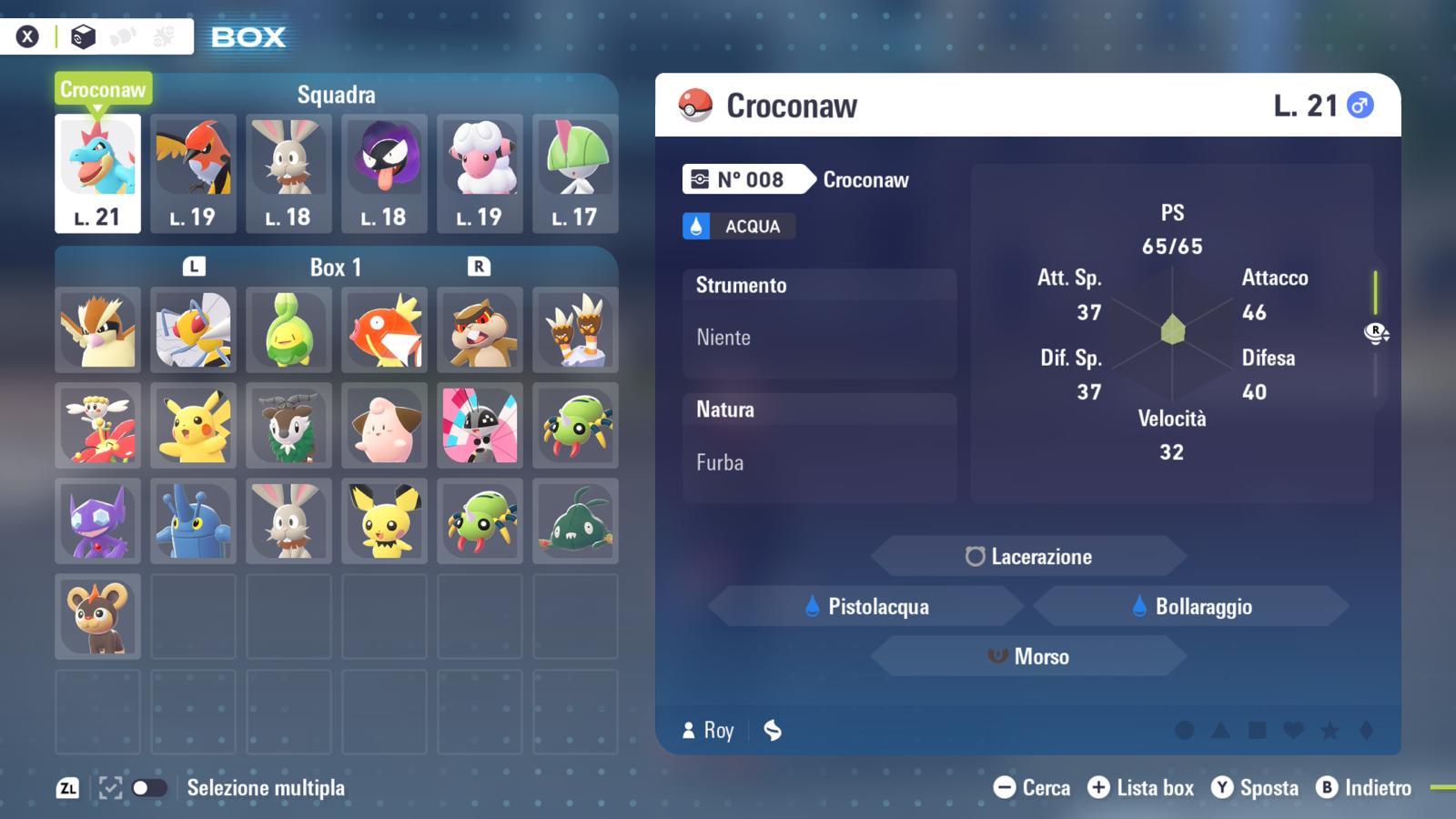1456x819 pixels.
Task: Select the Gastly party slot
Action: [x=384, y=173]
